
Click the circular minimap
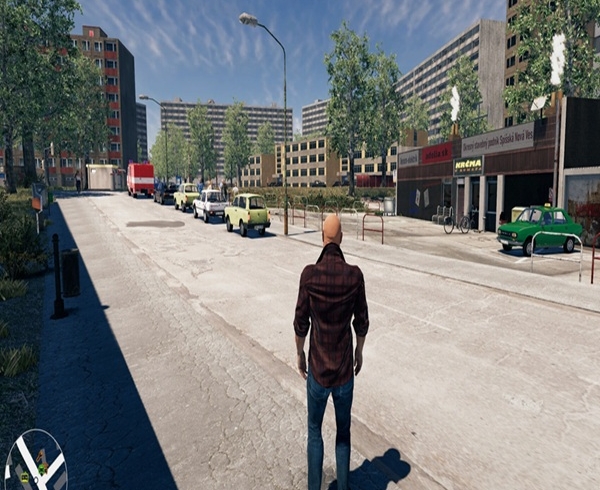tap(36, 464)
